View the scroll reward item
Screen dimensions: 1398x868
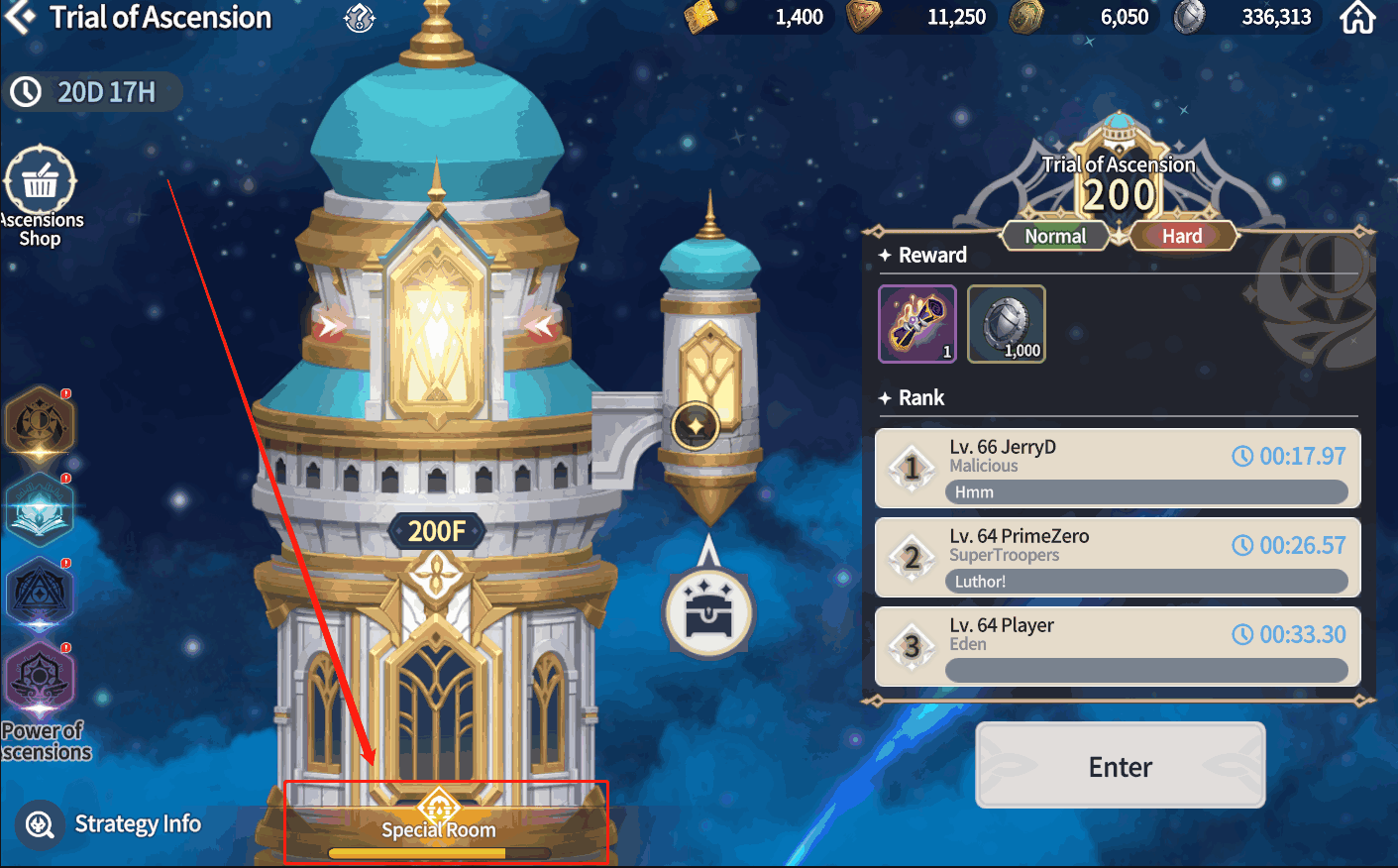click(917, 324)
